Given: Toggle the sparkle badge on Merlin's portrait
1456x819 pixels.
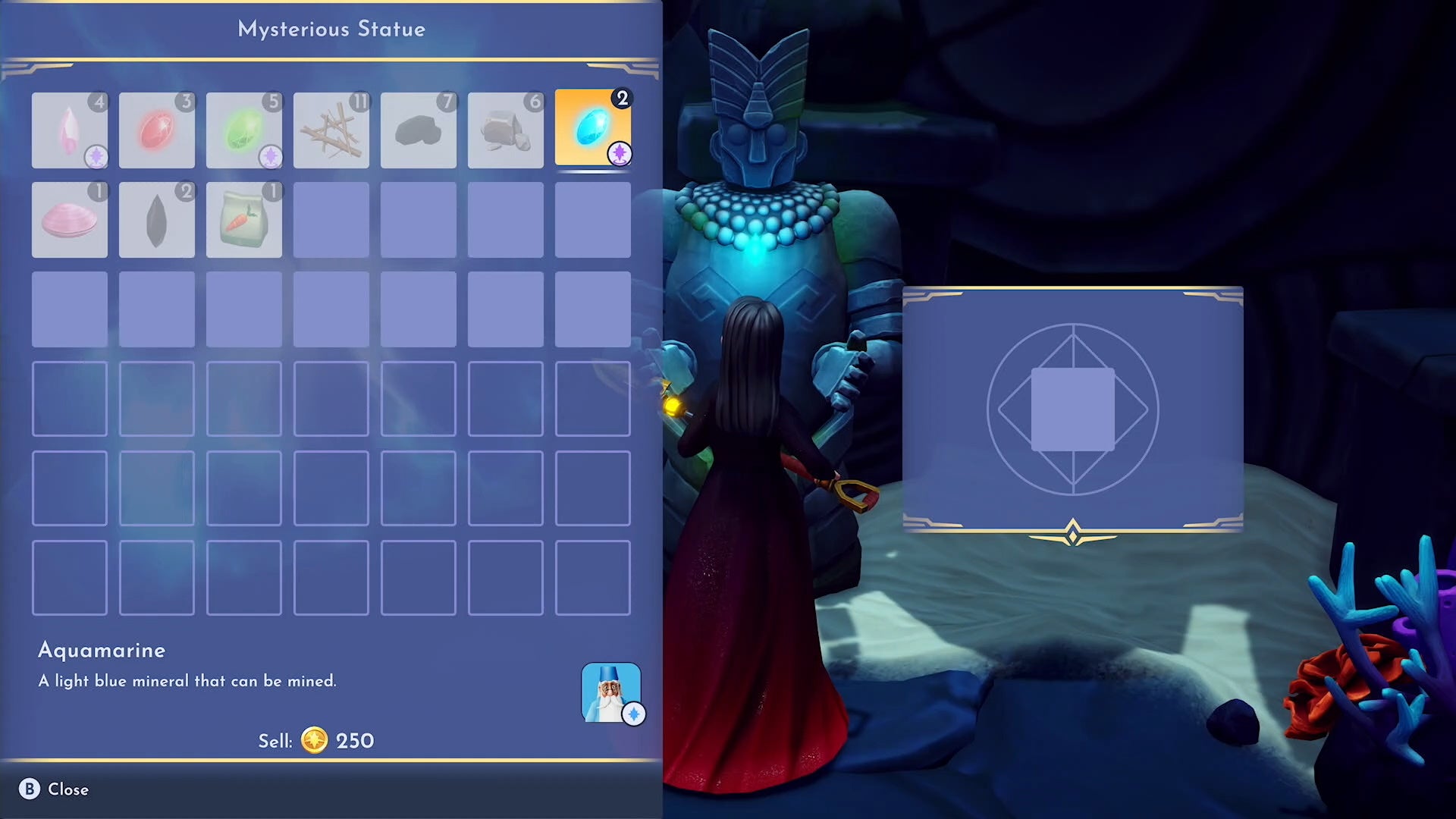Looking at the screenshot, I should (x=634, y=713).
